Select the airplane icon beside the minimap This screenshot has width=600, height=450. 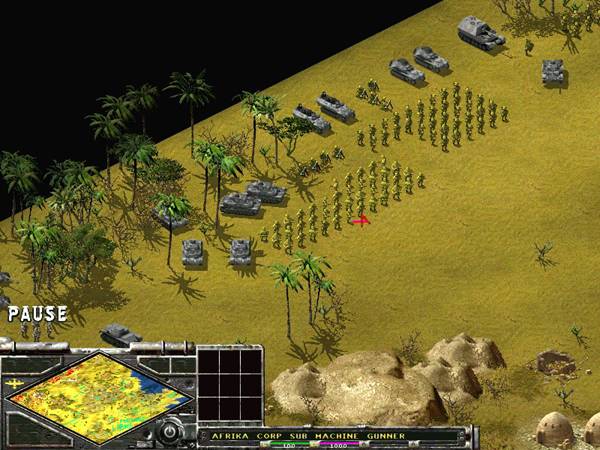pyautogui.click(x=13, y=381)
